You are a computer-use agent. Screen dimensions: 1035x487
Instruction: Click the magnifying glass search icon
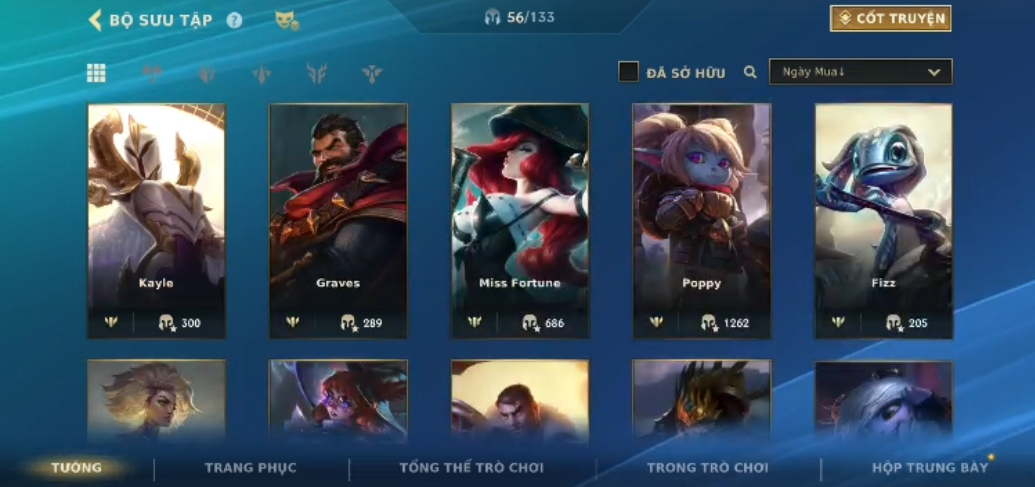750,72
